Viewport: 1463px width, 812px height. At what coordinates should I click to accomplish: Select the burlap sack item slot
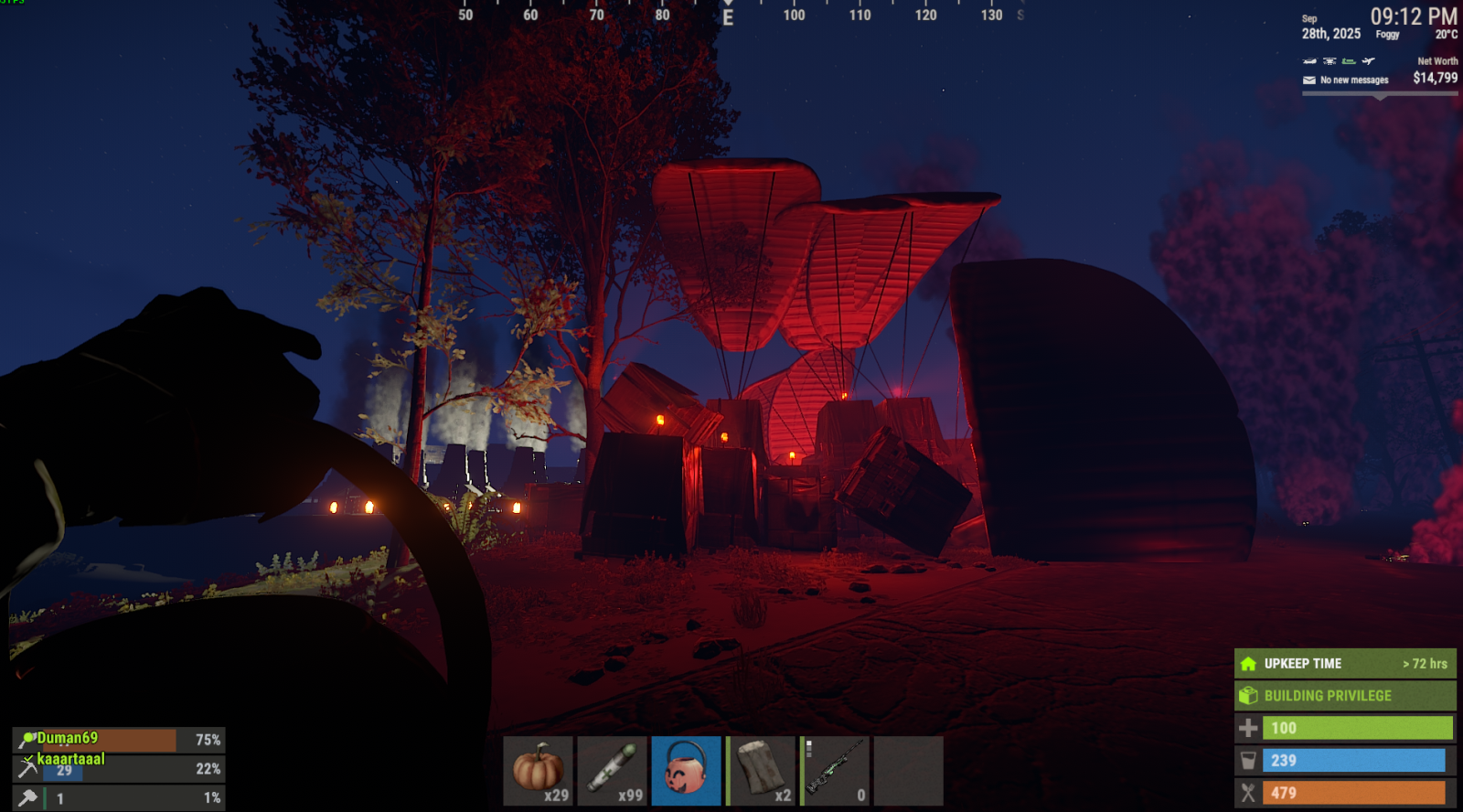click(x=761, y=770)
